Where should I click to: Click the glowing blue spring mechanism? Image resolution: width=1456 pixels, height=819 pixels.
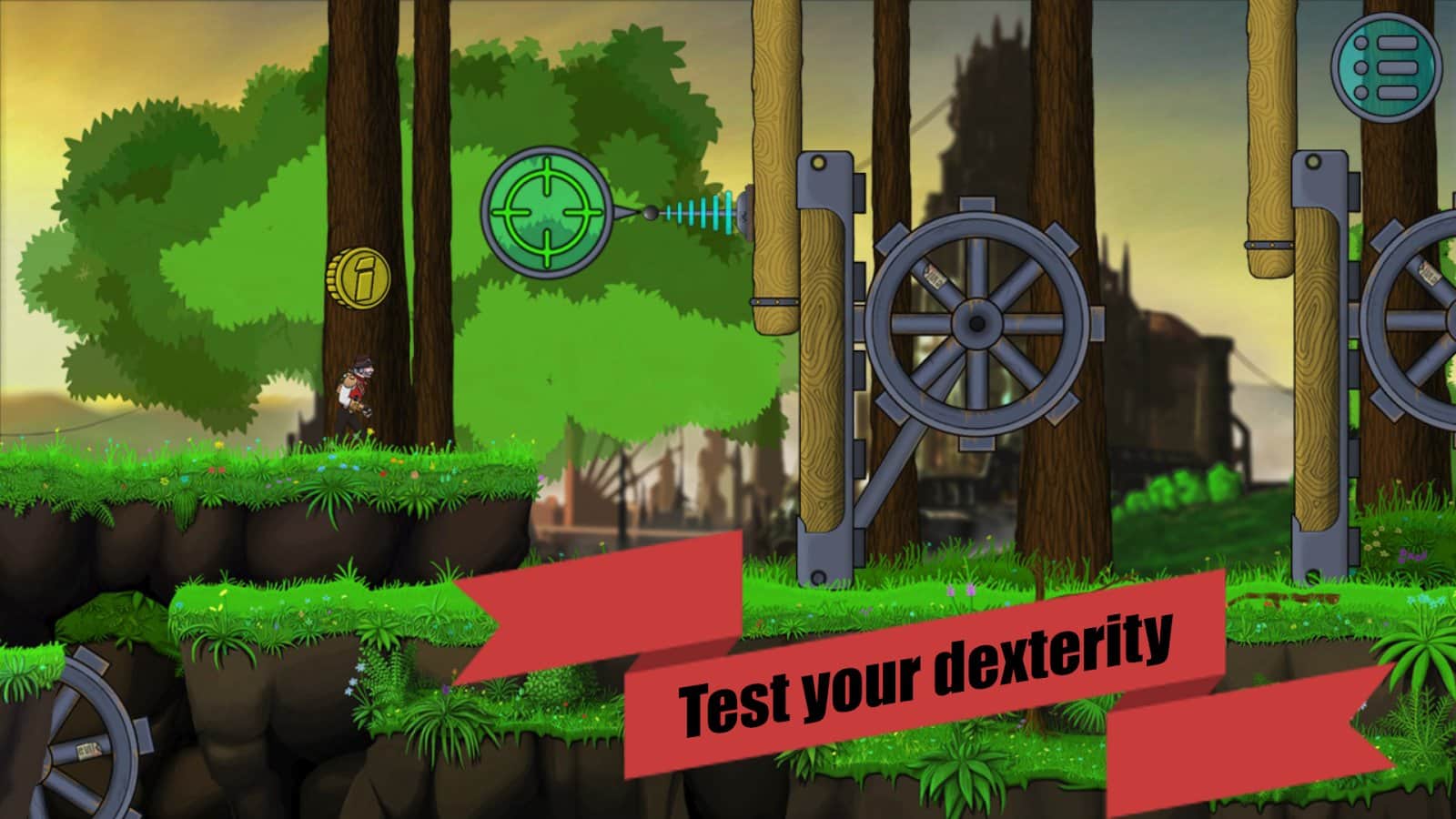click(x=701, y=211)
